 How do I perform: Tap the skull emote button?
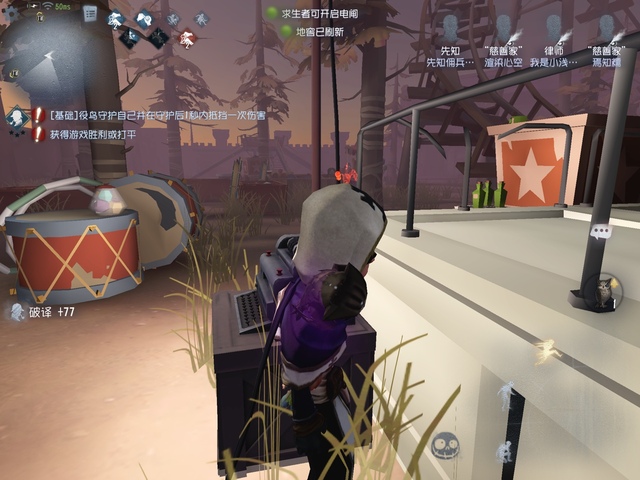pos(446,448)
